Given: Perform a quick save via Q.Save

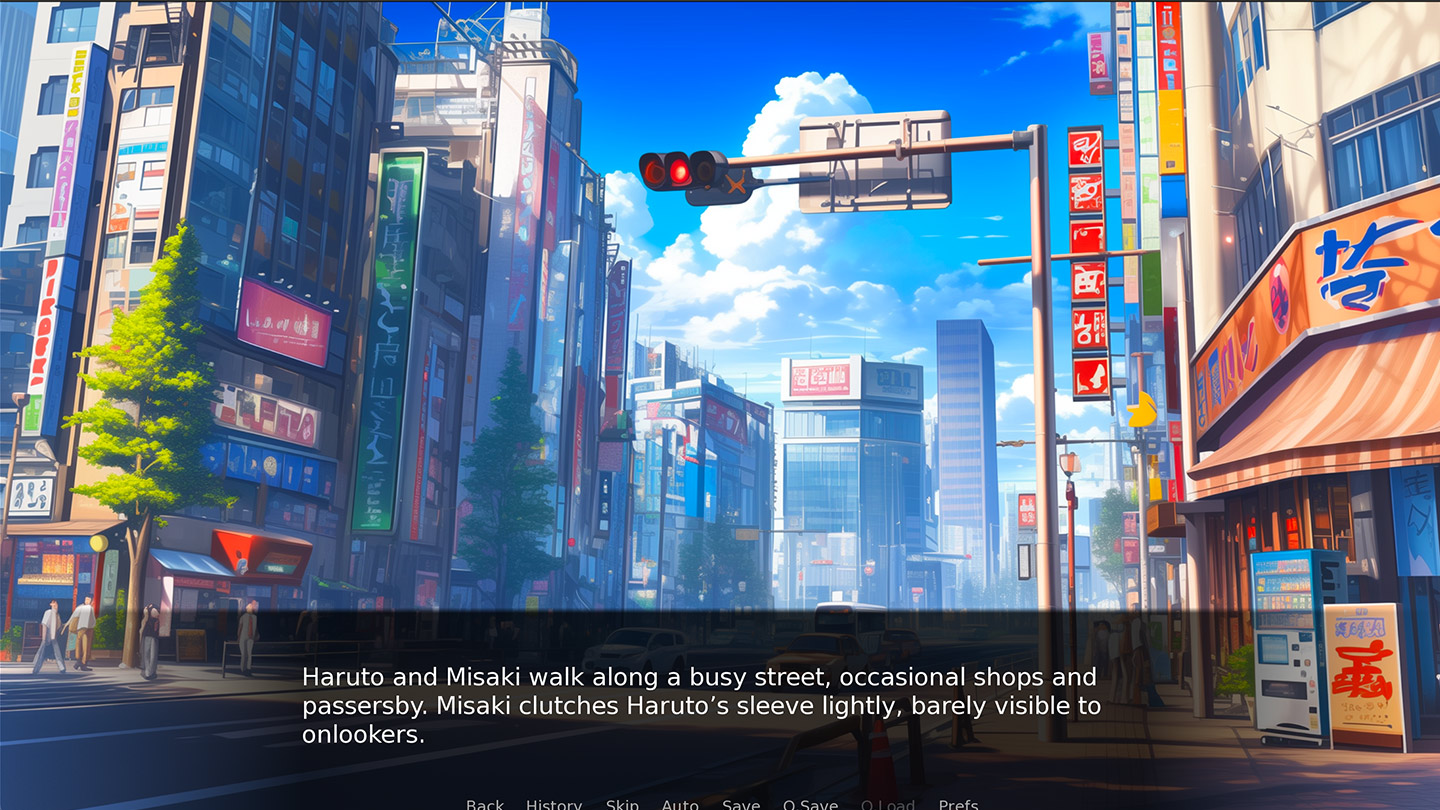Looking at the screenshot, I should coord(811,804).
